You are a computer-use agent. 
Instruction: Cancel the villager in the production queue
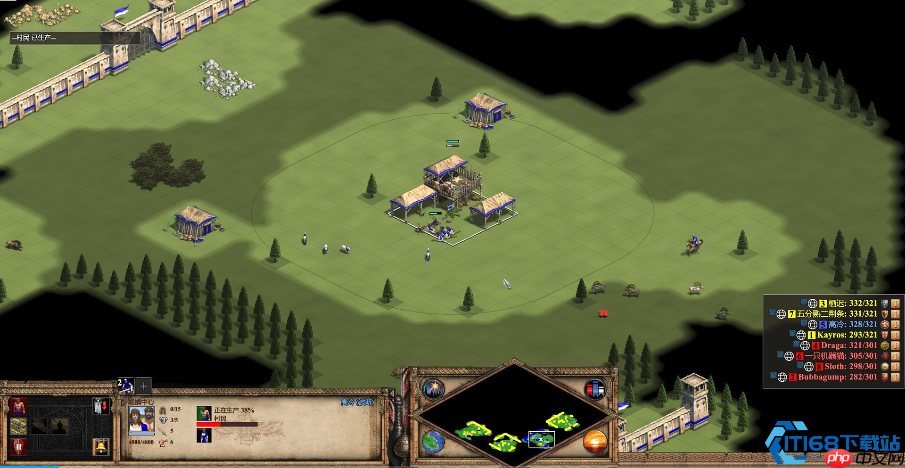[204, 410]
